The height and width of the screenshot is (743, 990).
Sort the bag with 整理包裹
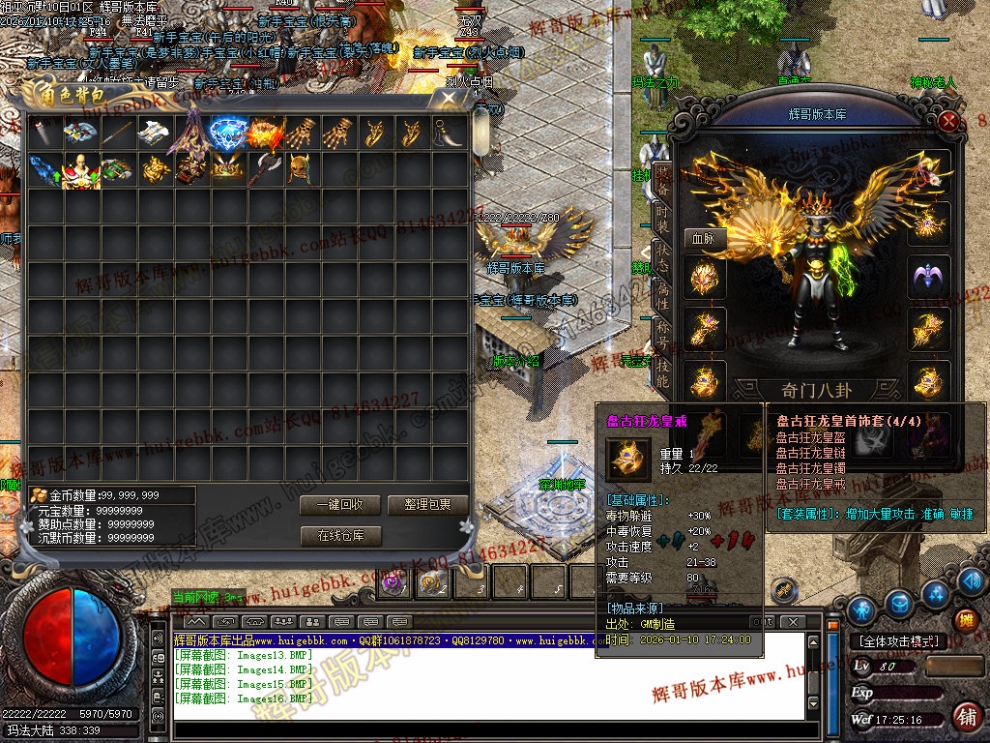click(427, 505)
